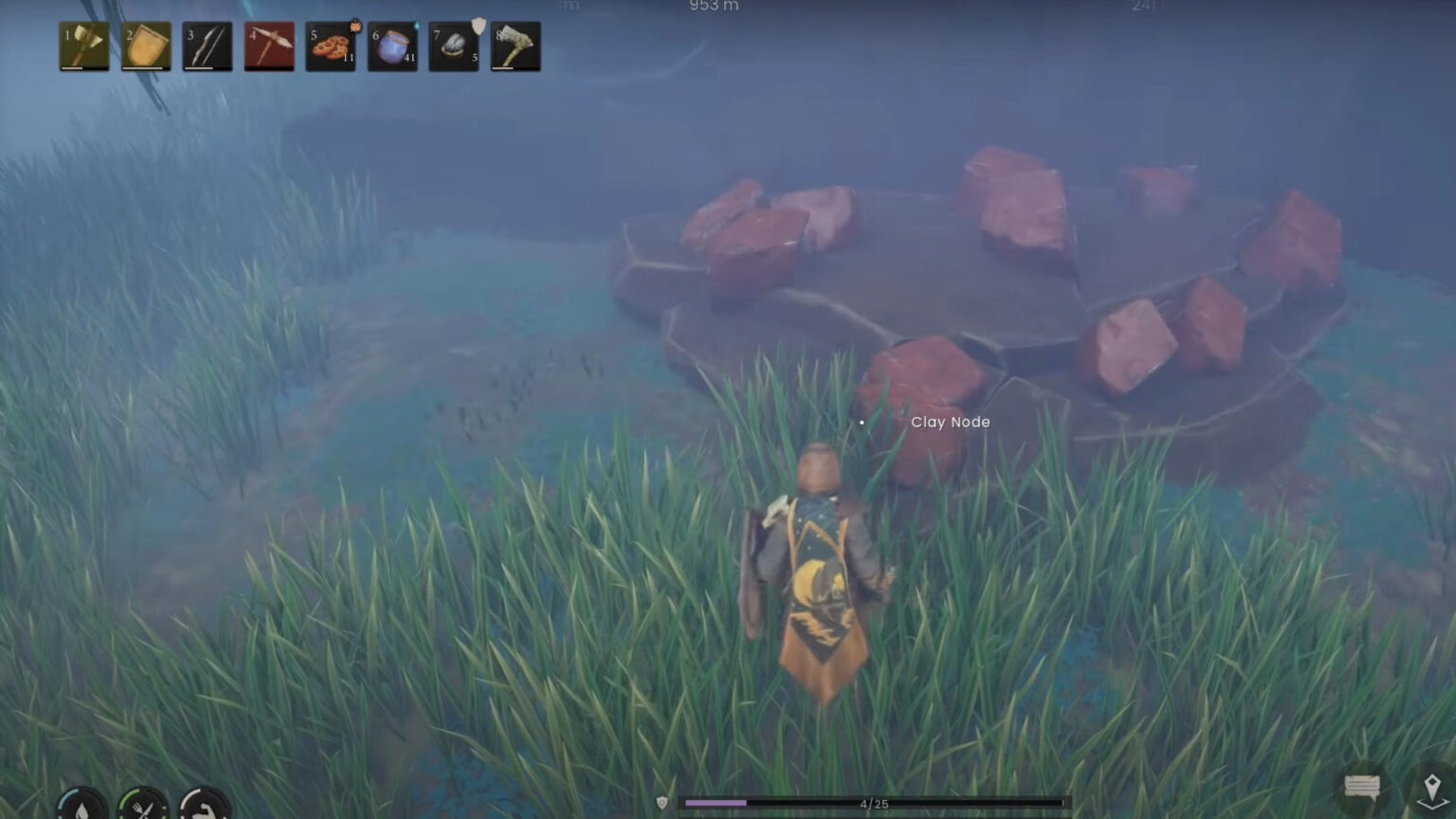Screen dimensions: 1456x819
Task: Use the glider item in slot 7
Action: point(453,45)
